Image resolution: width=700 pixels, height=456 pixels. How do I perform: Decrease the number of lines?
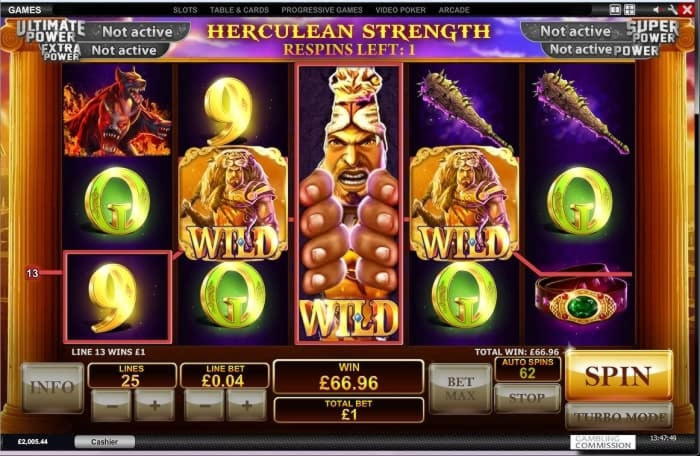coord(110,405)
